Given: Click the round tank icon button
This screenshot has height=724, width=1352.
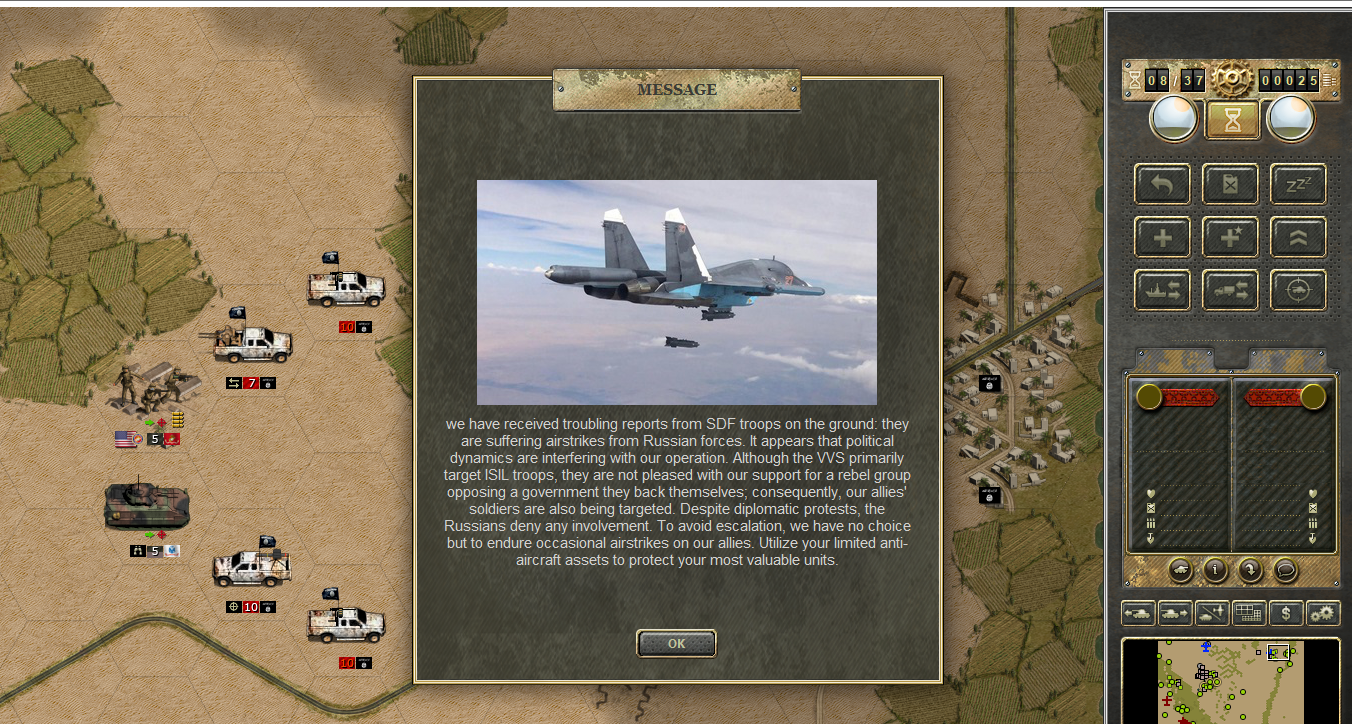Looking at the screenshot, I should click(x=1181, y=570).
